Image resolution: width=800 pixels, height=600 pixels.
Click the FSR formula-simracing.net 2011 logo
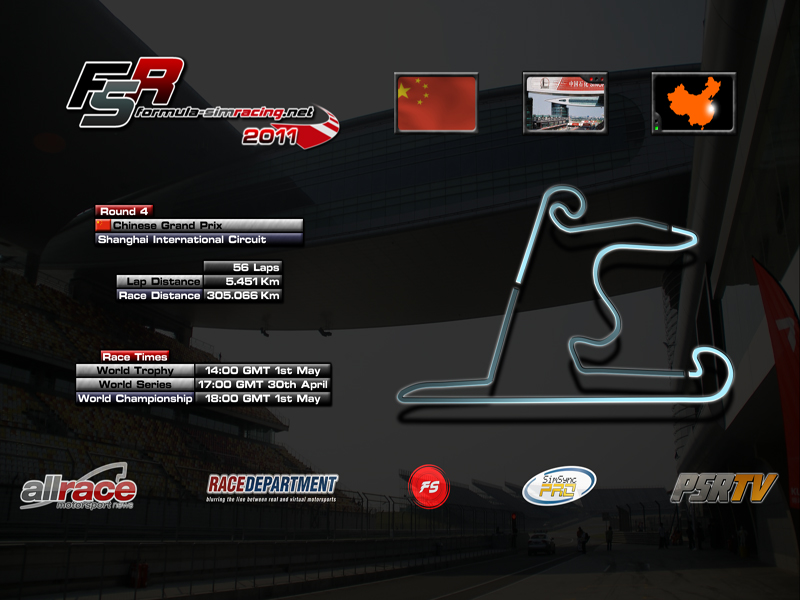(x=200, y=102)
